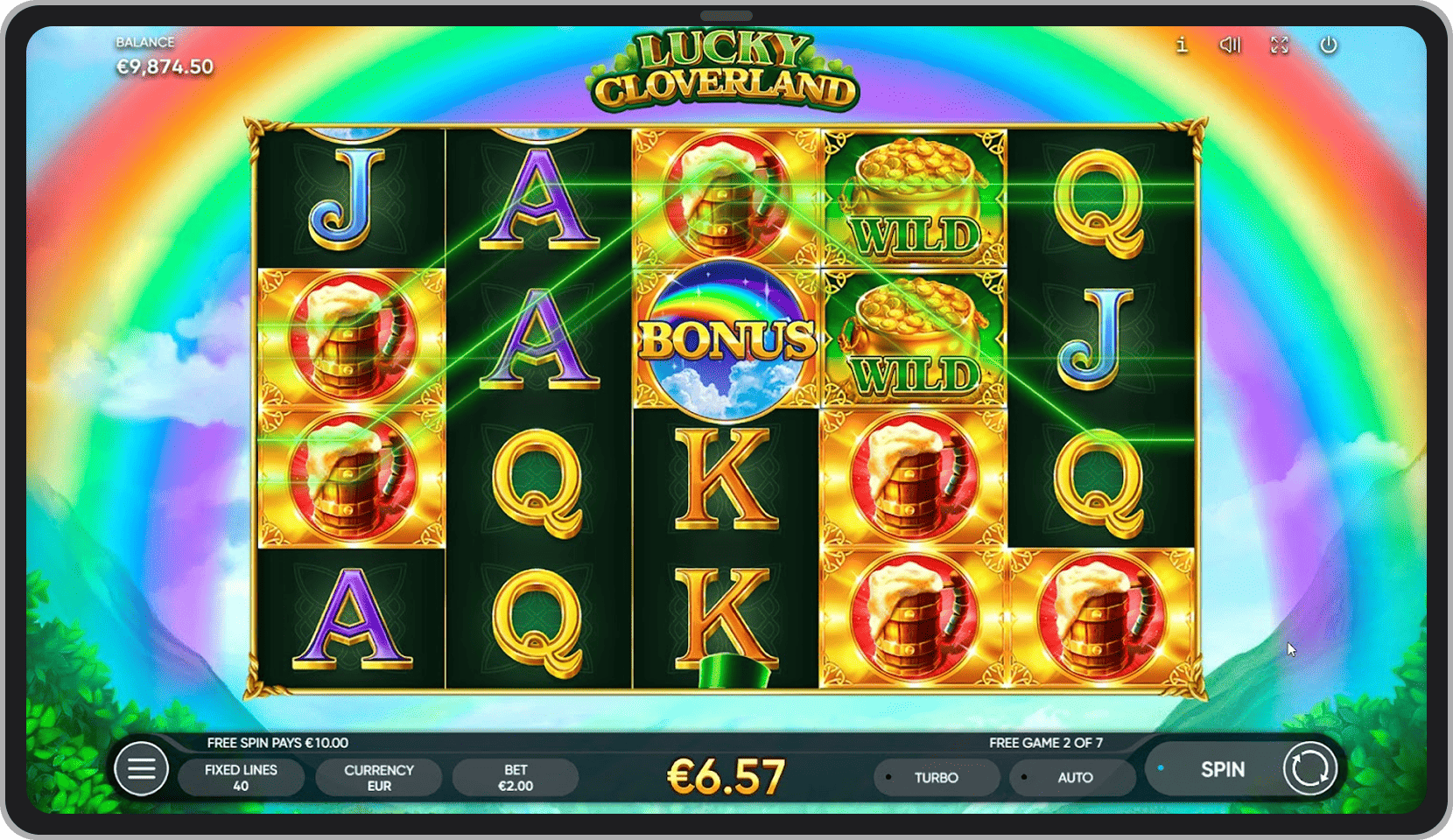The image size is (1453, 840).
Task: Open the Bet €2.00 selector
Action: tap(516, 777)
